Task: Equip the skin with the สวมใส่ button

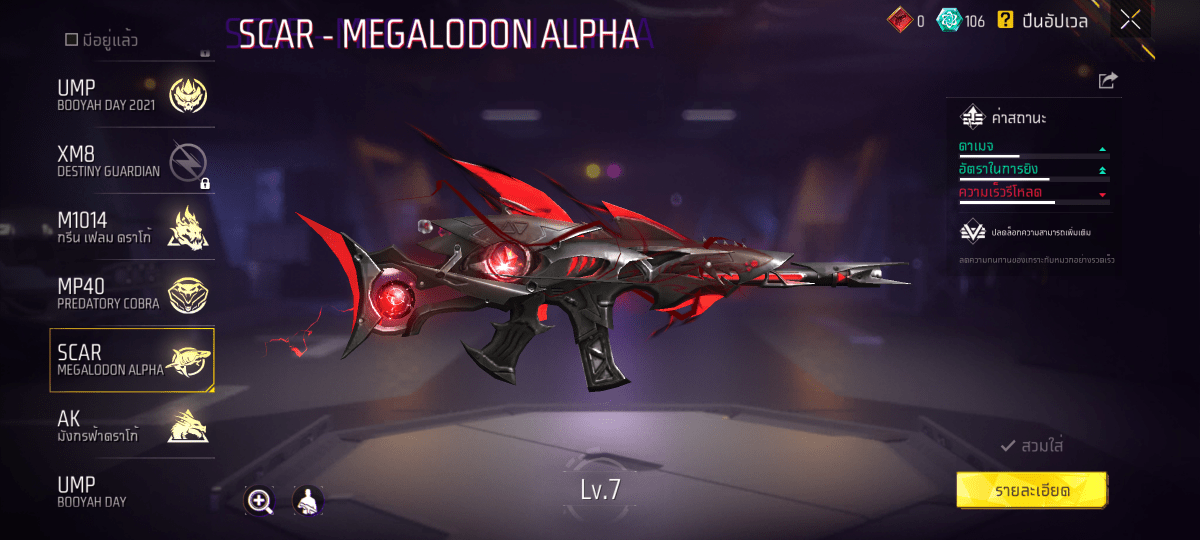Action: coord(1031,446)
